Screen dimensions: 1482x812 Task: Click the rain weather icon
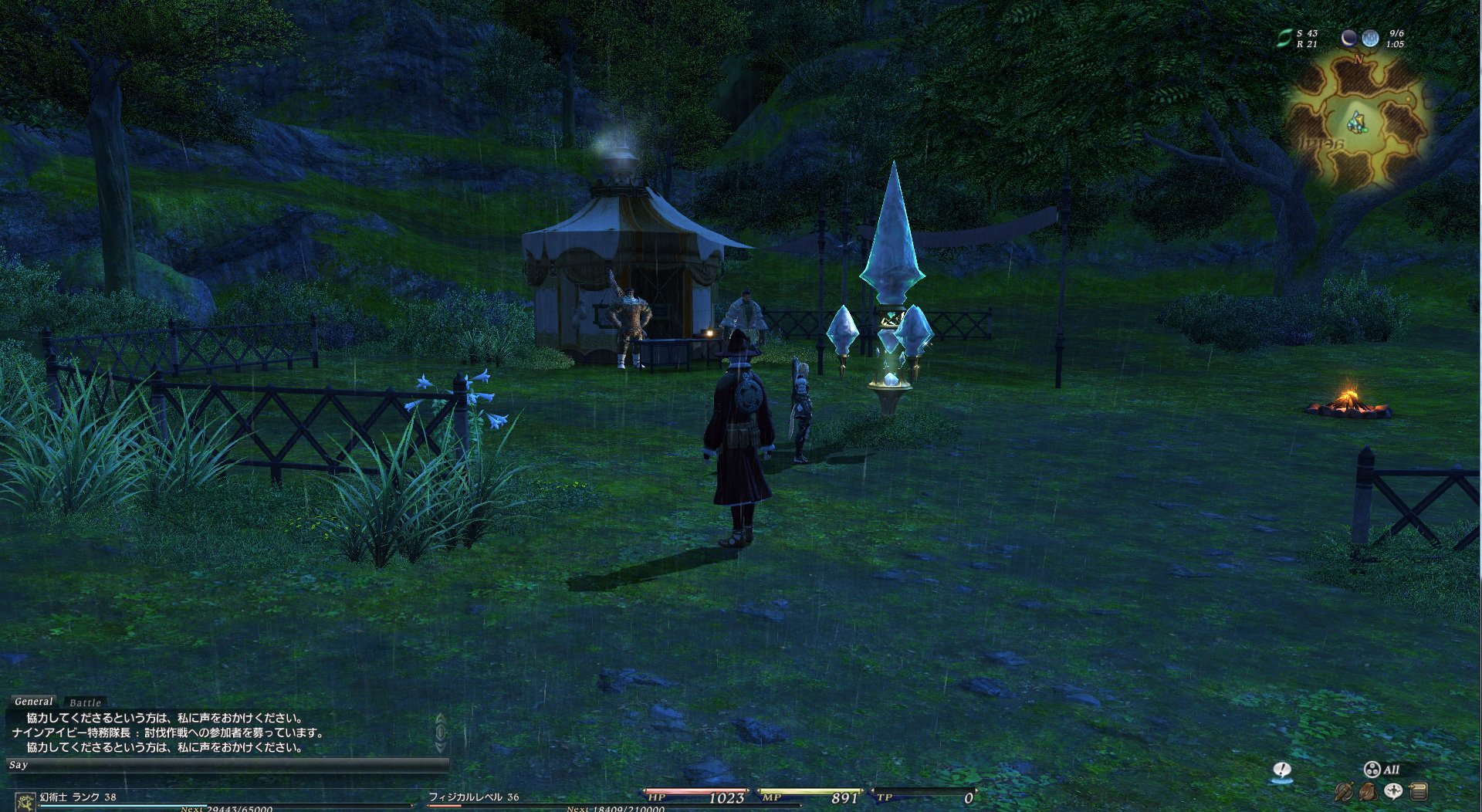pos(1370,38)
